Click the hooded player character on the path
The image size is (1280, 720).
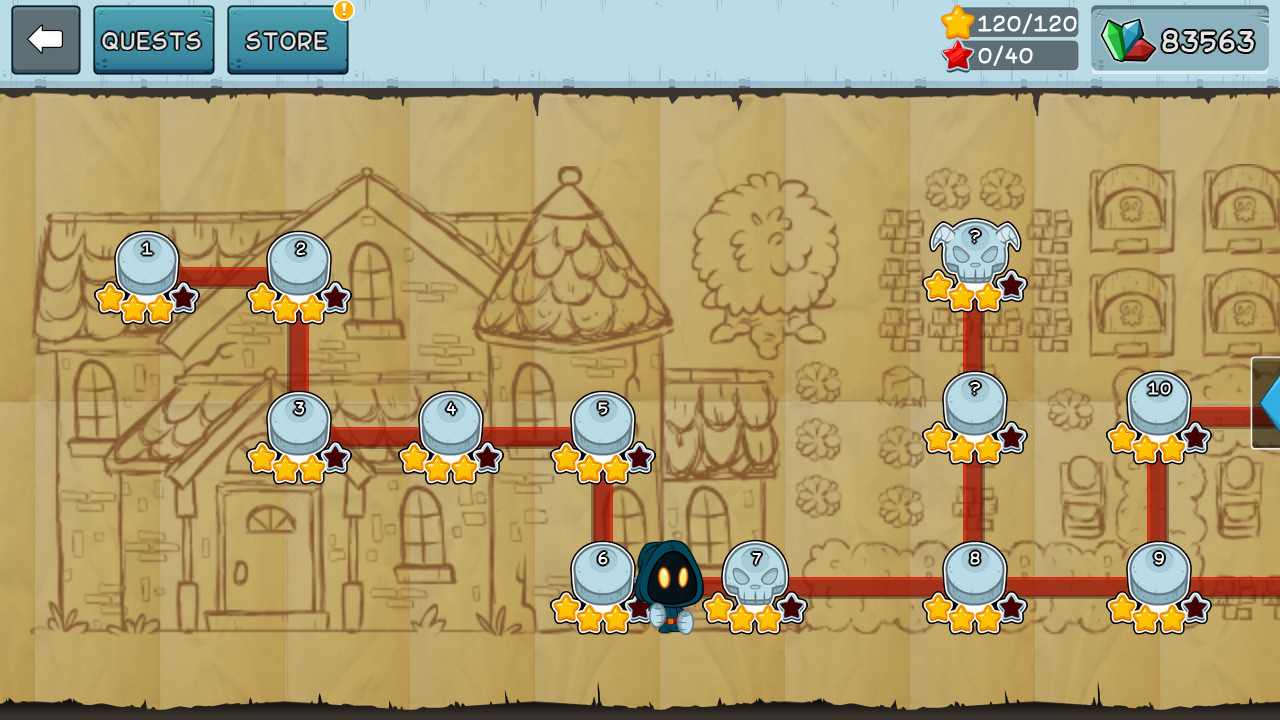click(670, 585)
